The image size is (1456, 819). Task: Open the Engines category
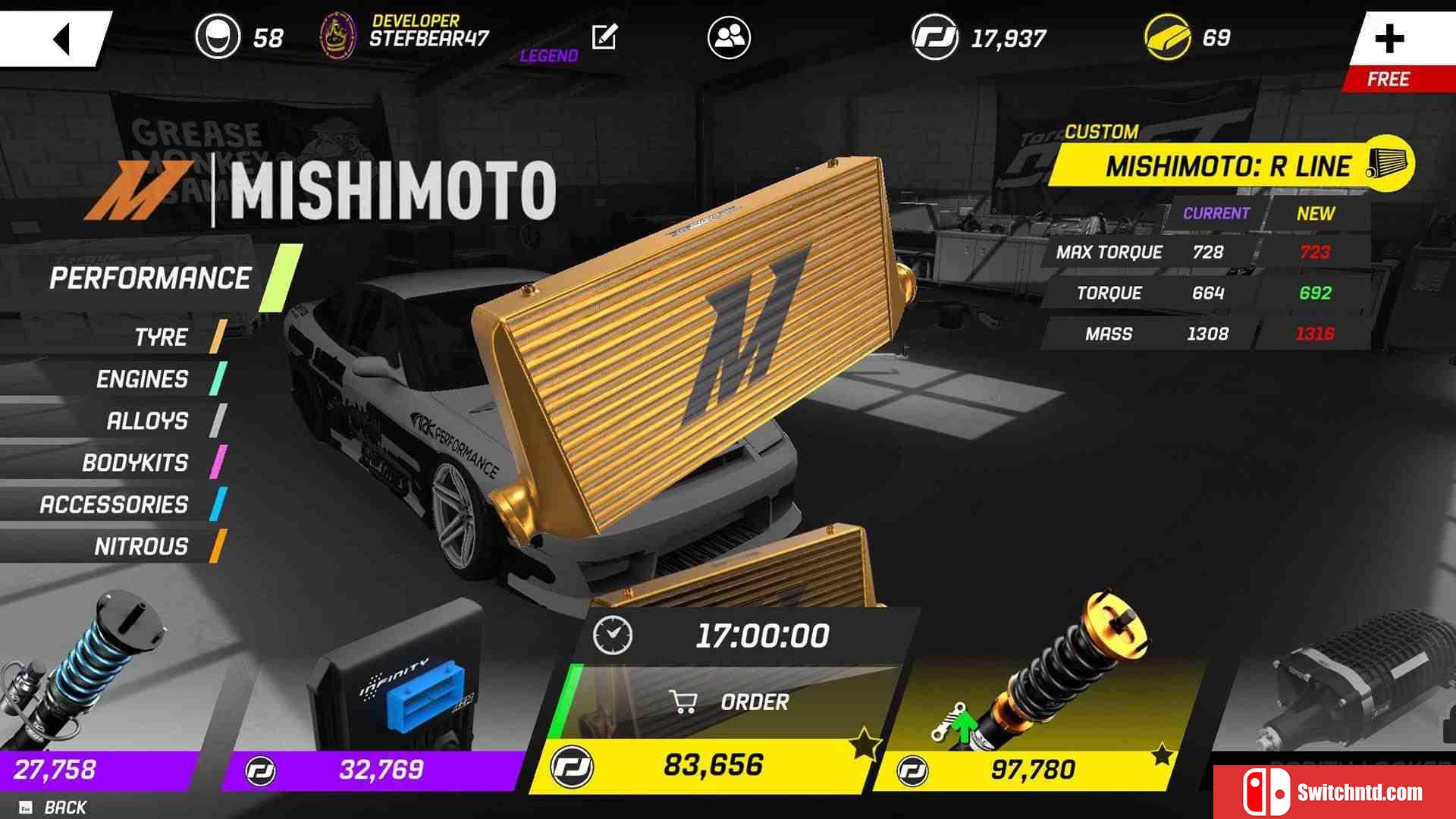click(142, 379)
